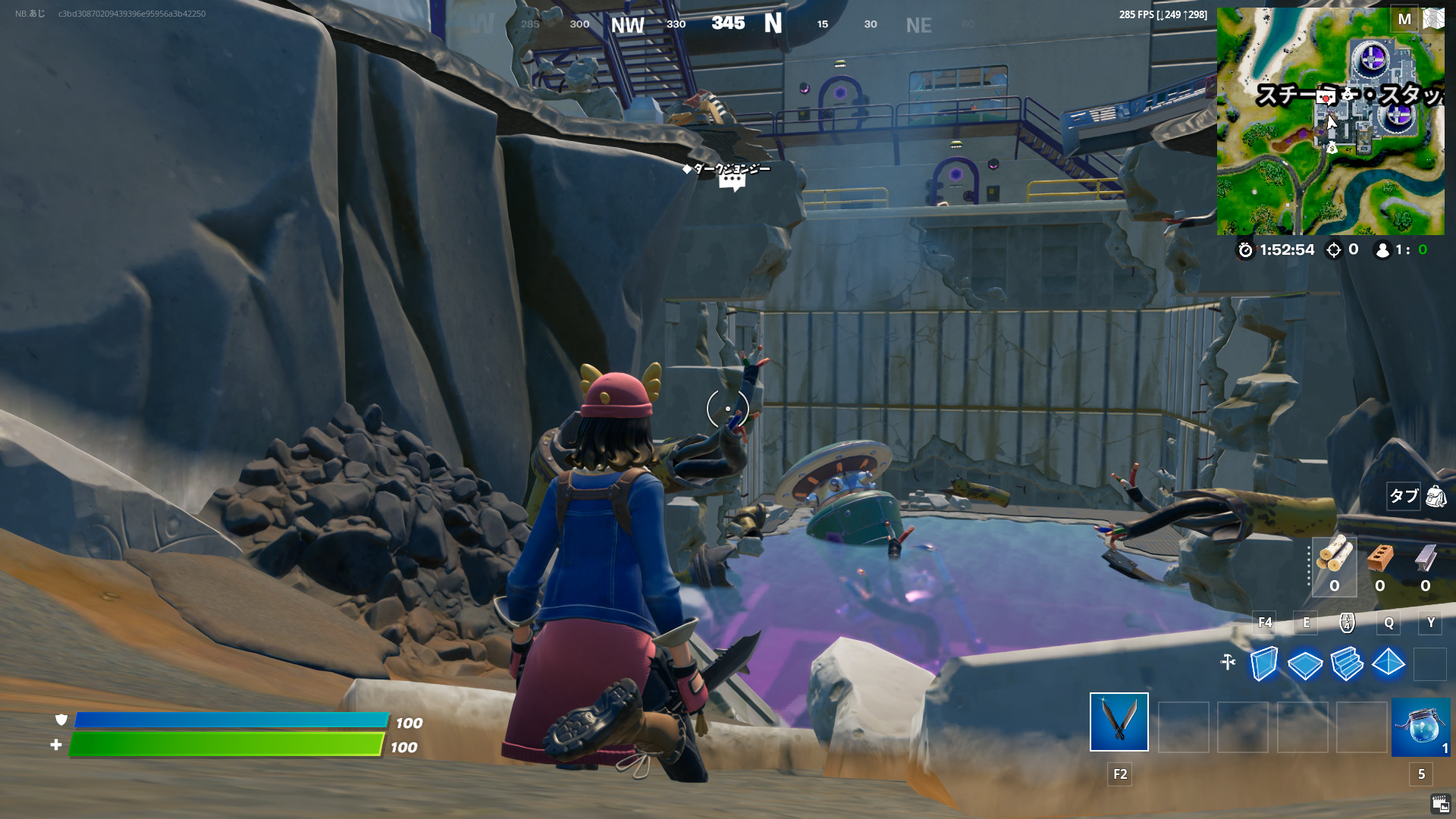Click the clapperboard replay icon
This screenshot has height=819, width=1456.
pyautogui.click(x=1440, y=804)
